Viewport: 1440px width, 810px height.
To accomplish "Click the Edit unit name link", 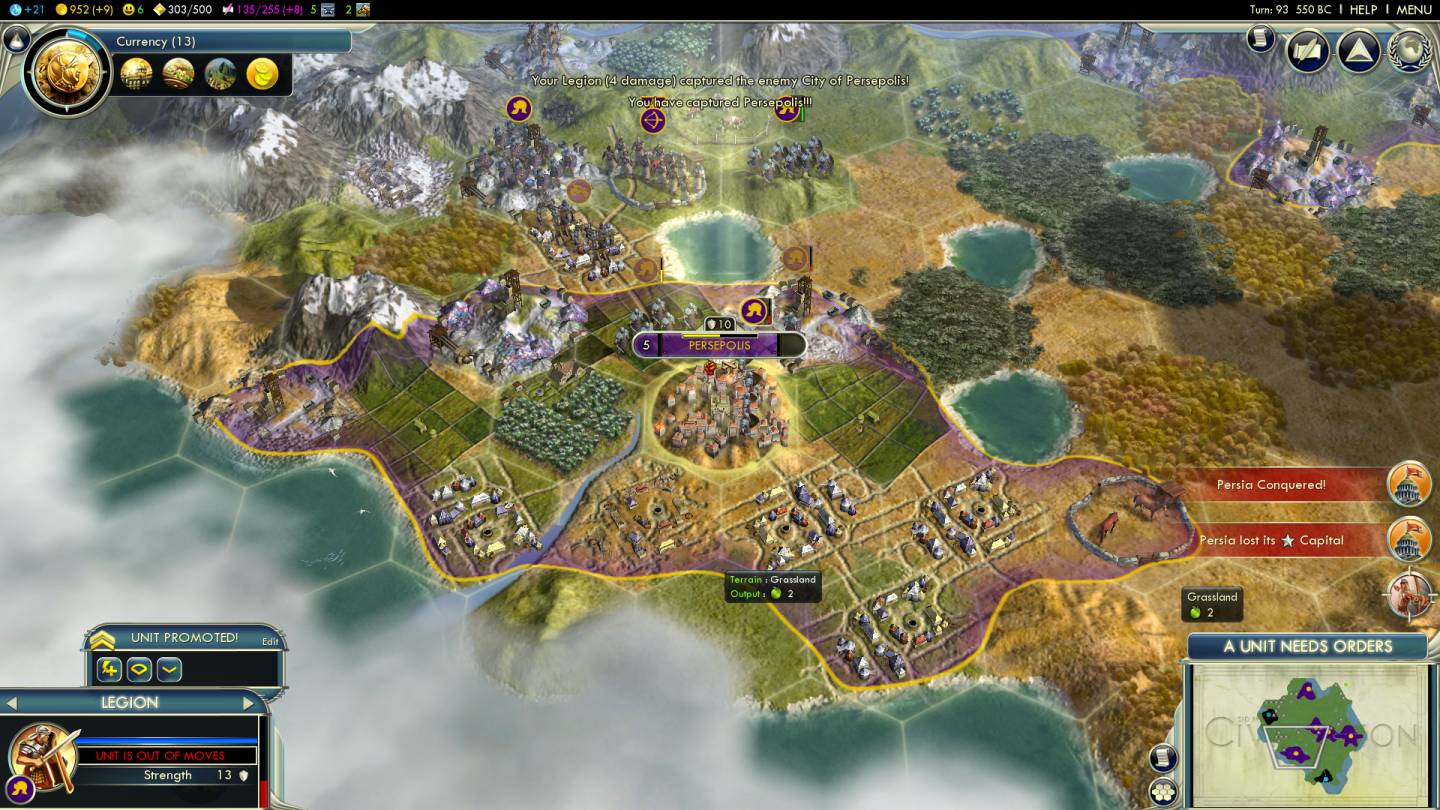I will pyautogui.click(x=270, y=641).
